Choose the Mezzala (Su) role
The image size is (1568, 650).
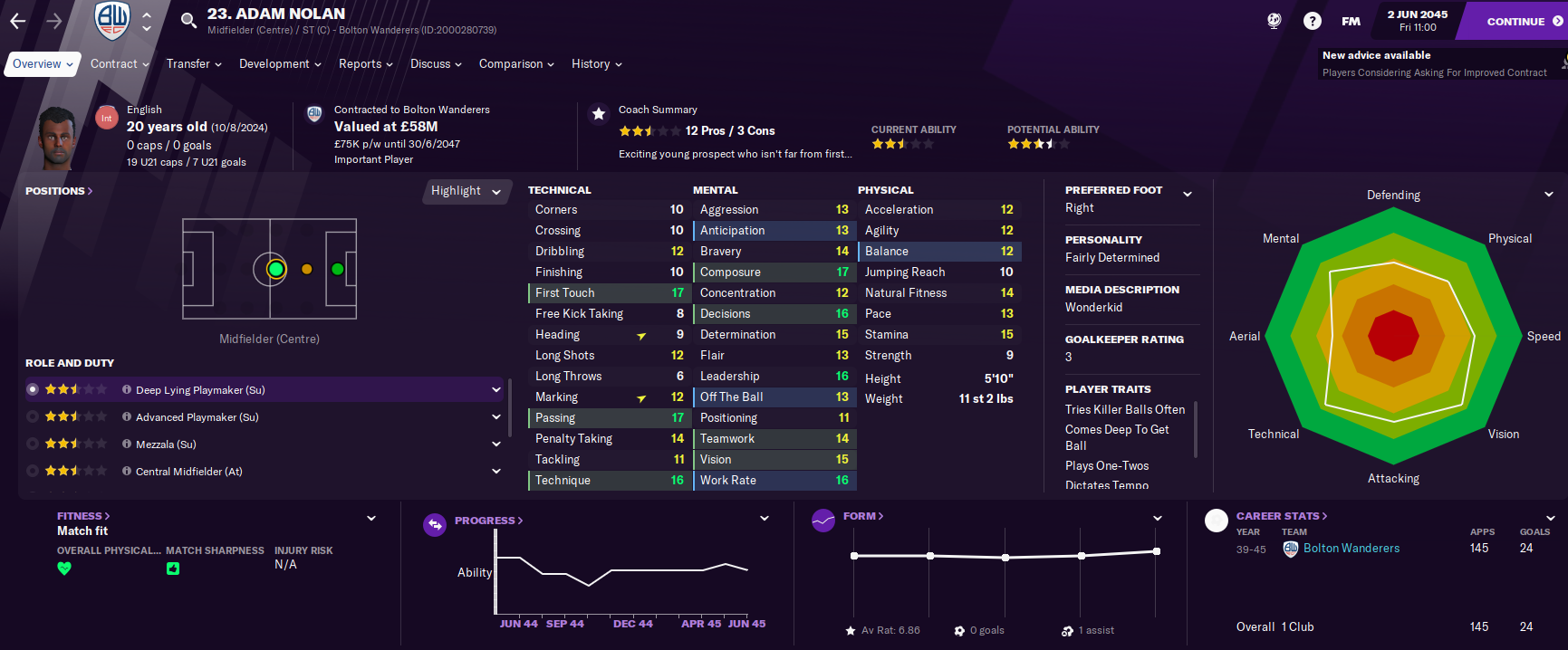point(166,444)
